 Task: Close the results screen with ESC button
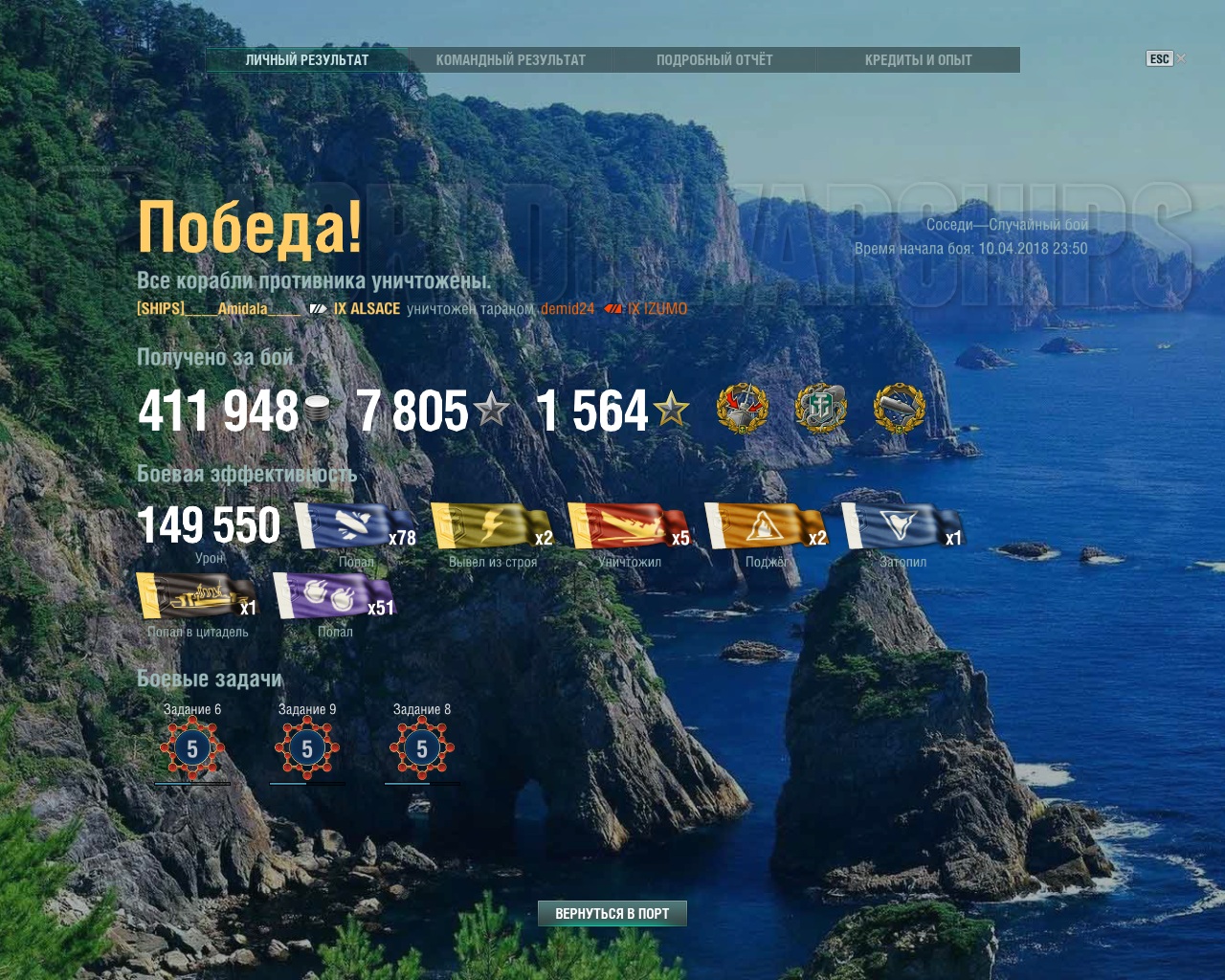click(1159, 58)
